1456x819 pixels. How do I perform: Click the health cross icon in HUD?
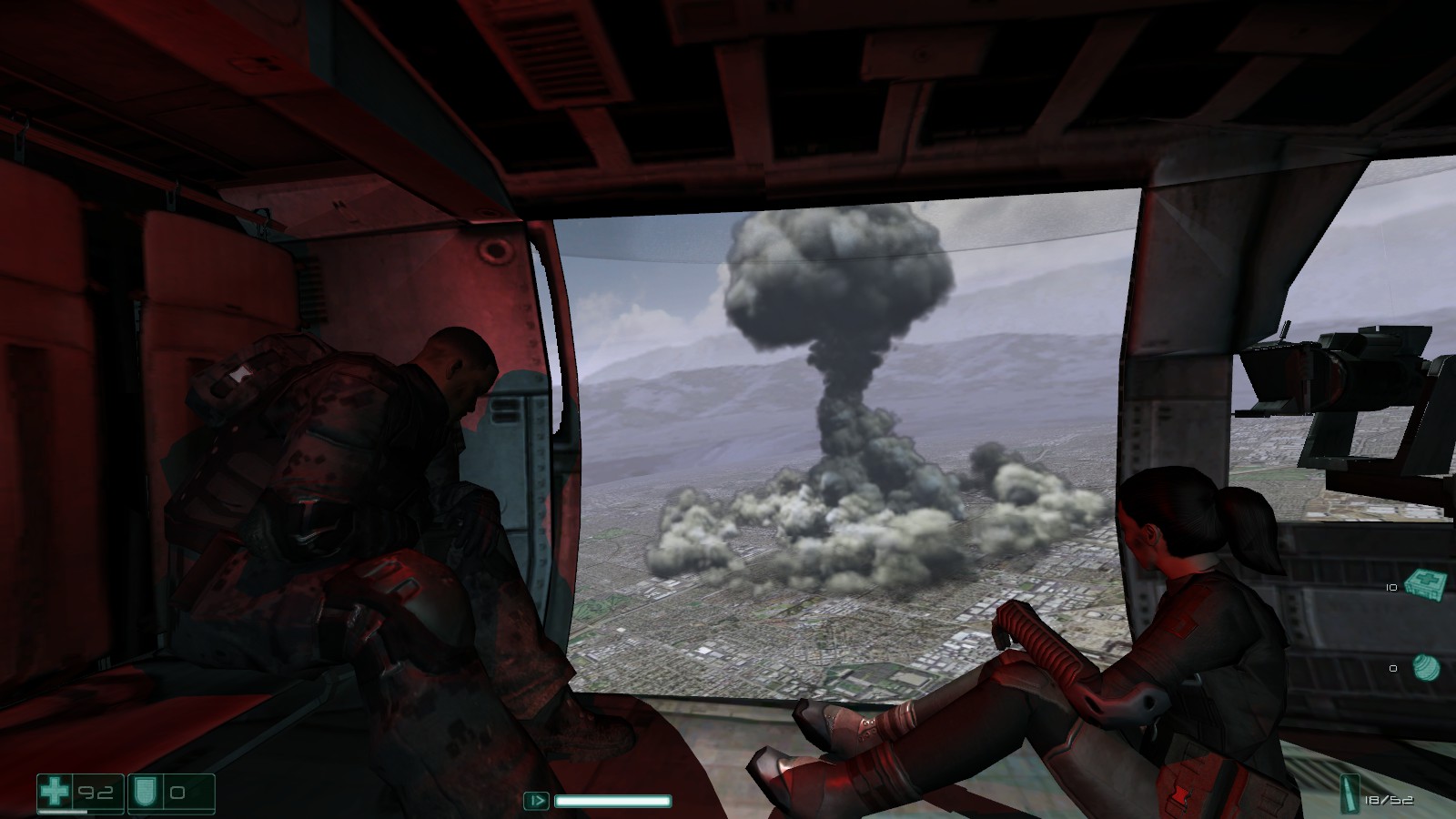[x=53, y=792]
